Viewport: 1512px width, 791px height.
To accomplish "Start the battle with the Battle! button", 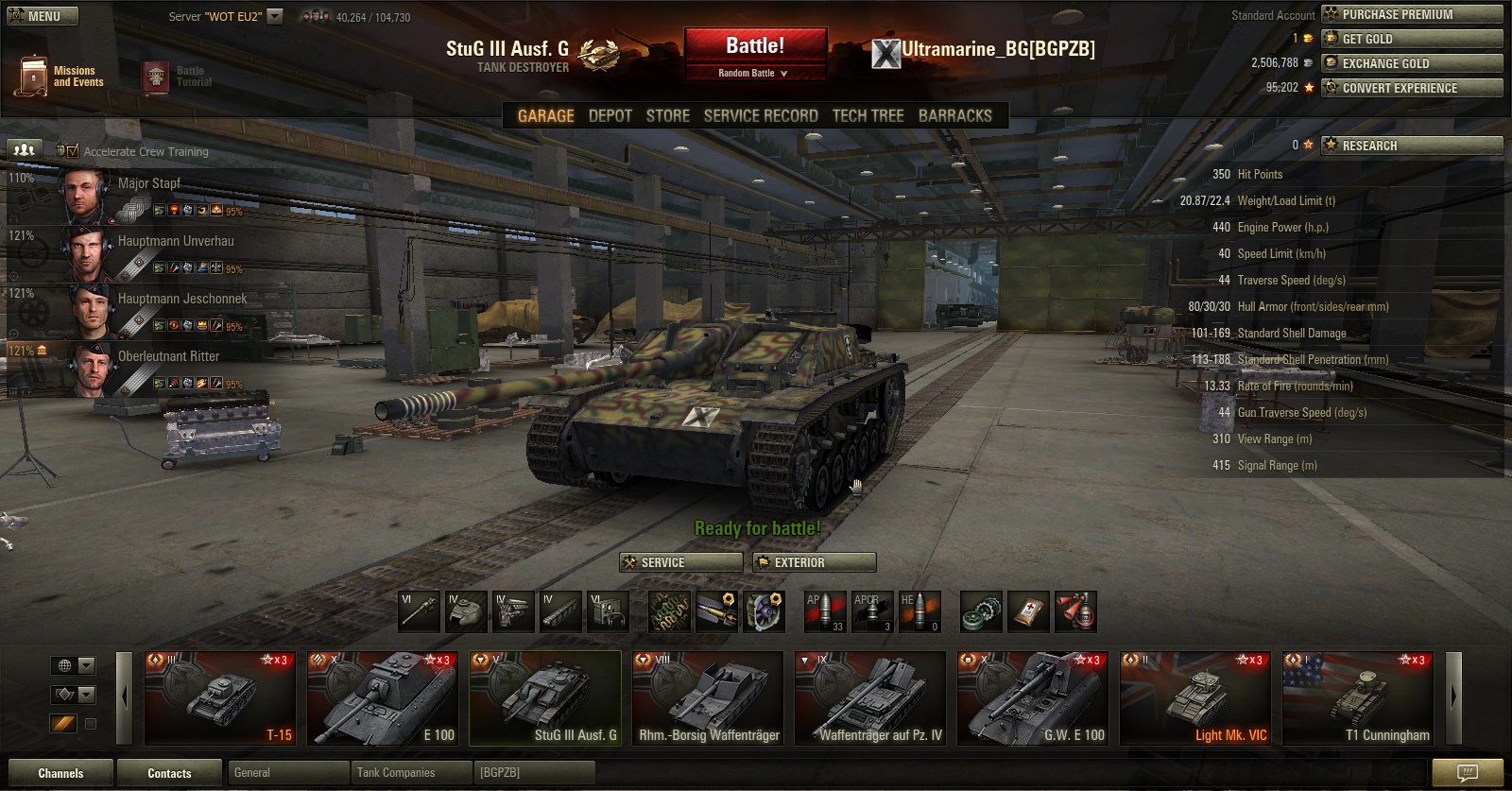I will [755, 46].
